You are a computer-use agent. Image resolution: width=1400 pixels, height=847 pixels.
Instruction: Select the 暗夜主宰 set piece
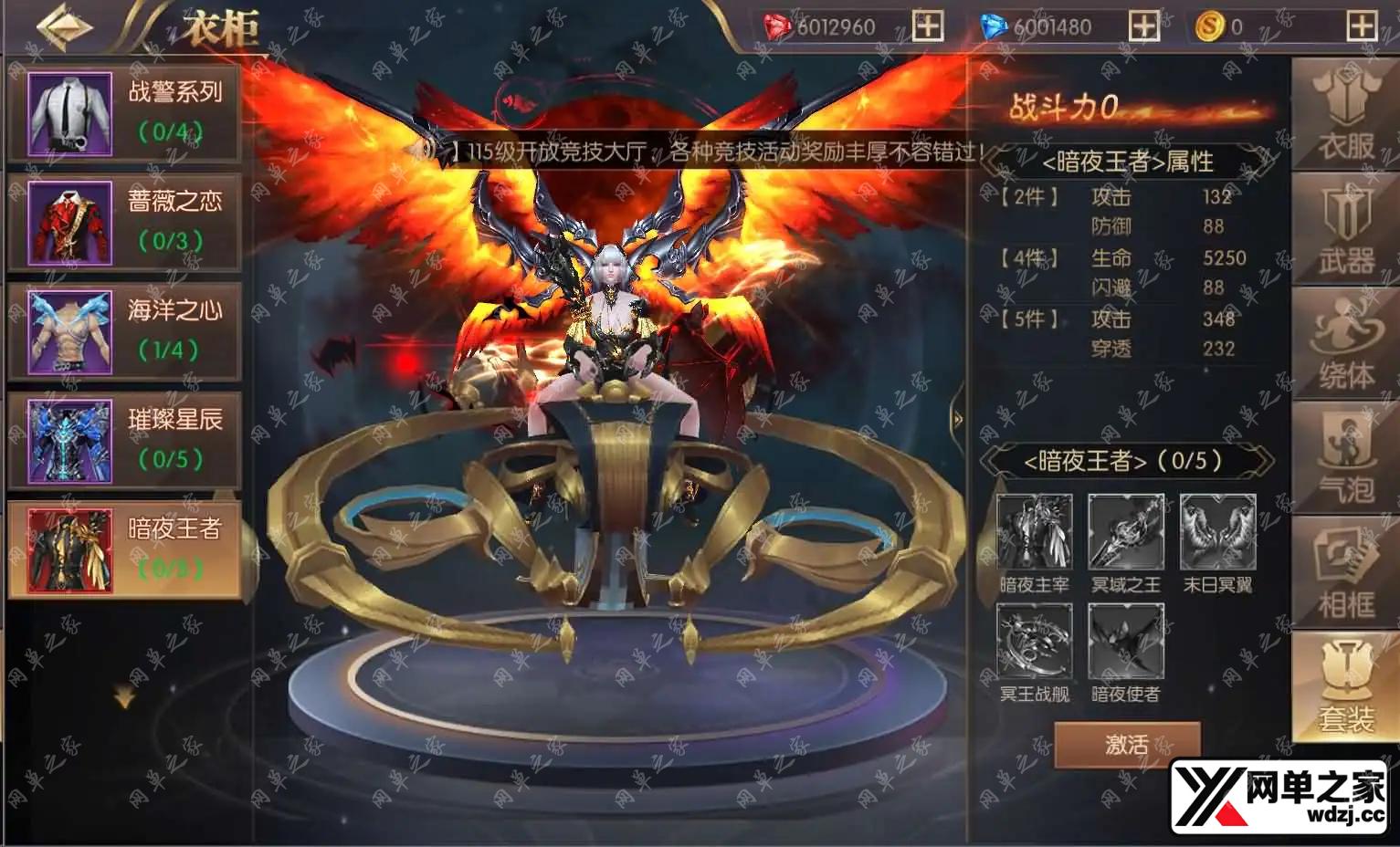(x=1034, y=532)
